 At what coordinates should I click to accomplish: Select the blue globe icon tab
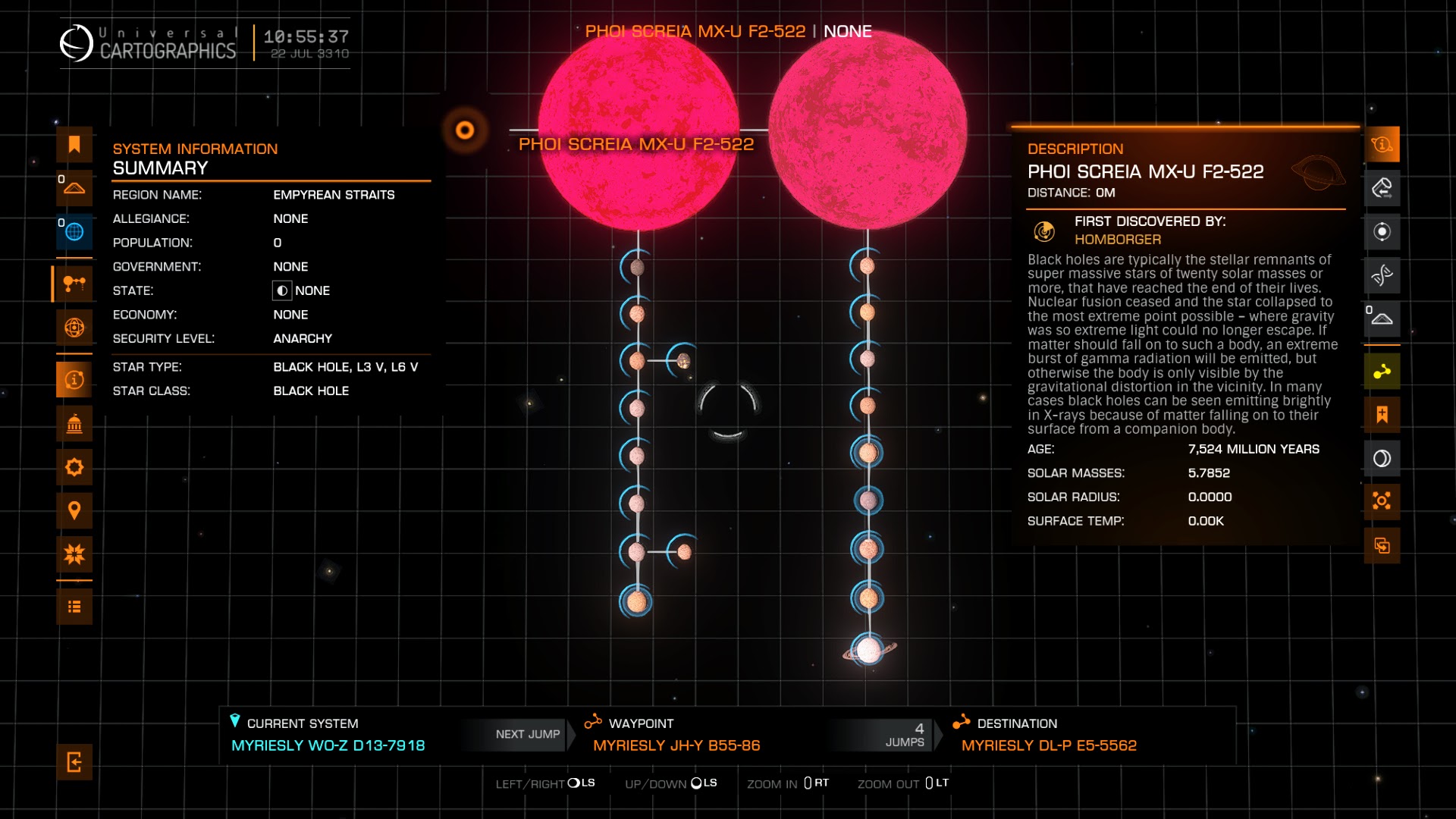coord(74,232)
